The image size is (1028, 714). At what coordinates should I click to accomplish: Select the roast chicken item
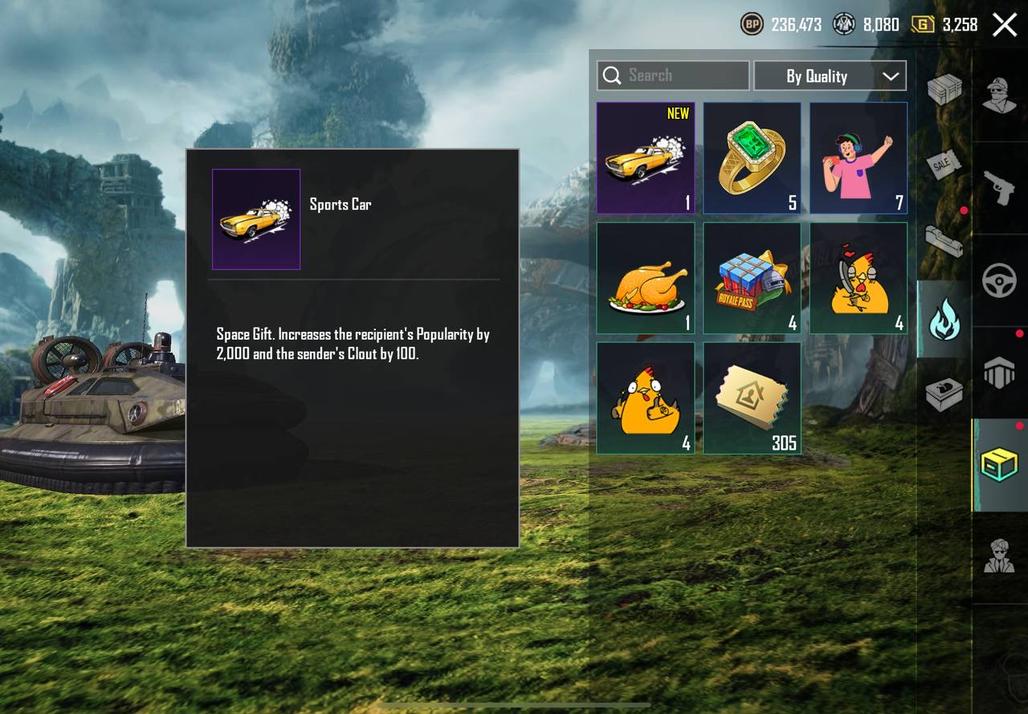pyautogui.click(x=646, y=278)
